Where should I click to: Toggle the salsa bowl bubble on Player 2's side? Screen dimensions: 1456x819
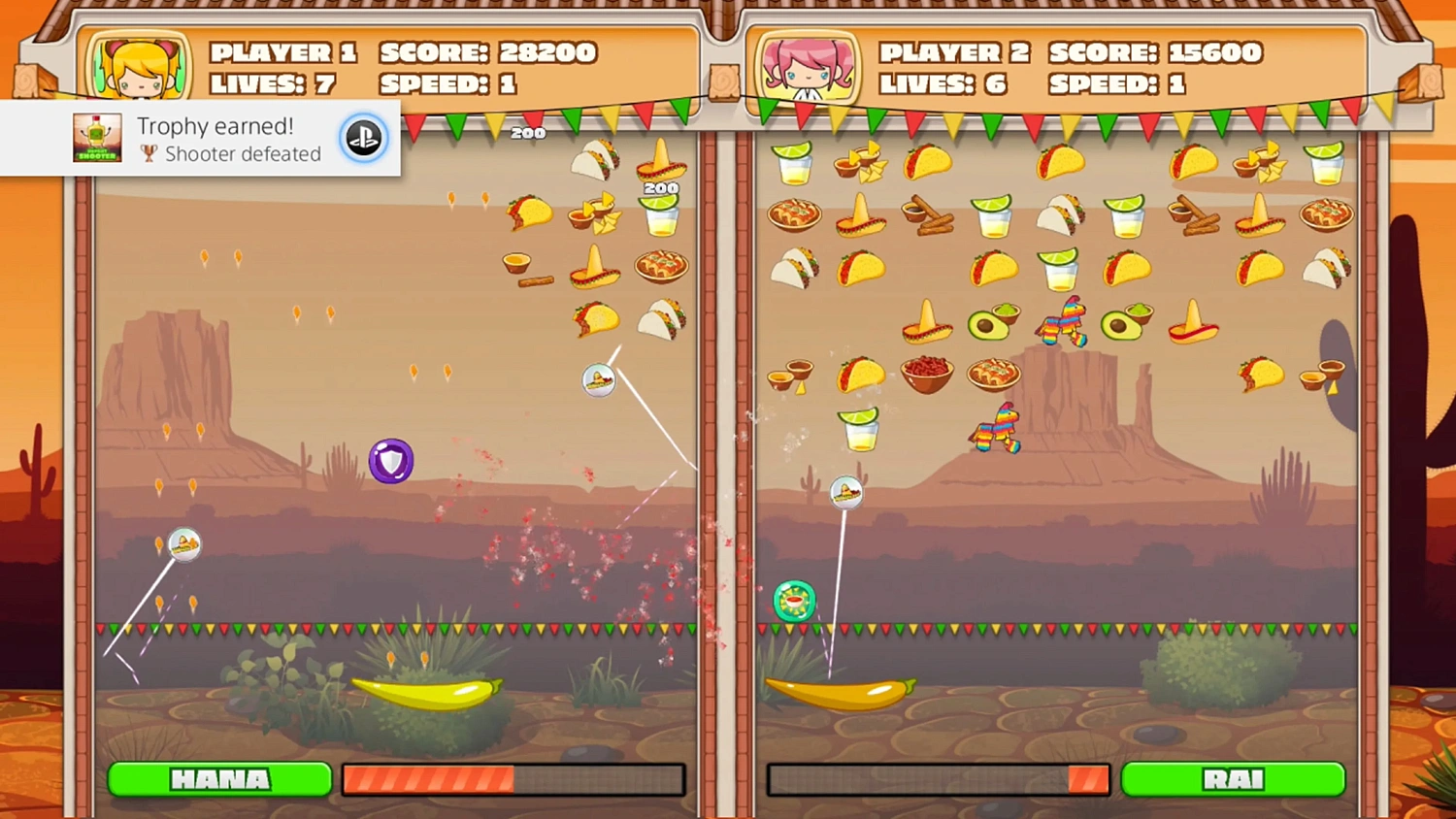click(794, 600)
